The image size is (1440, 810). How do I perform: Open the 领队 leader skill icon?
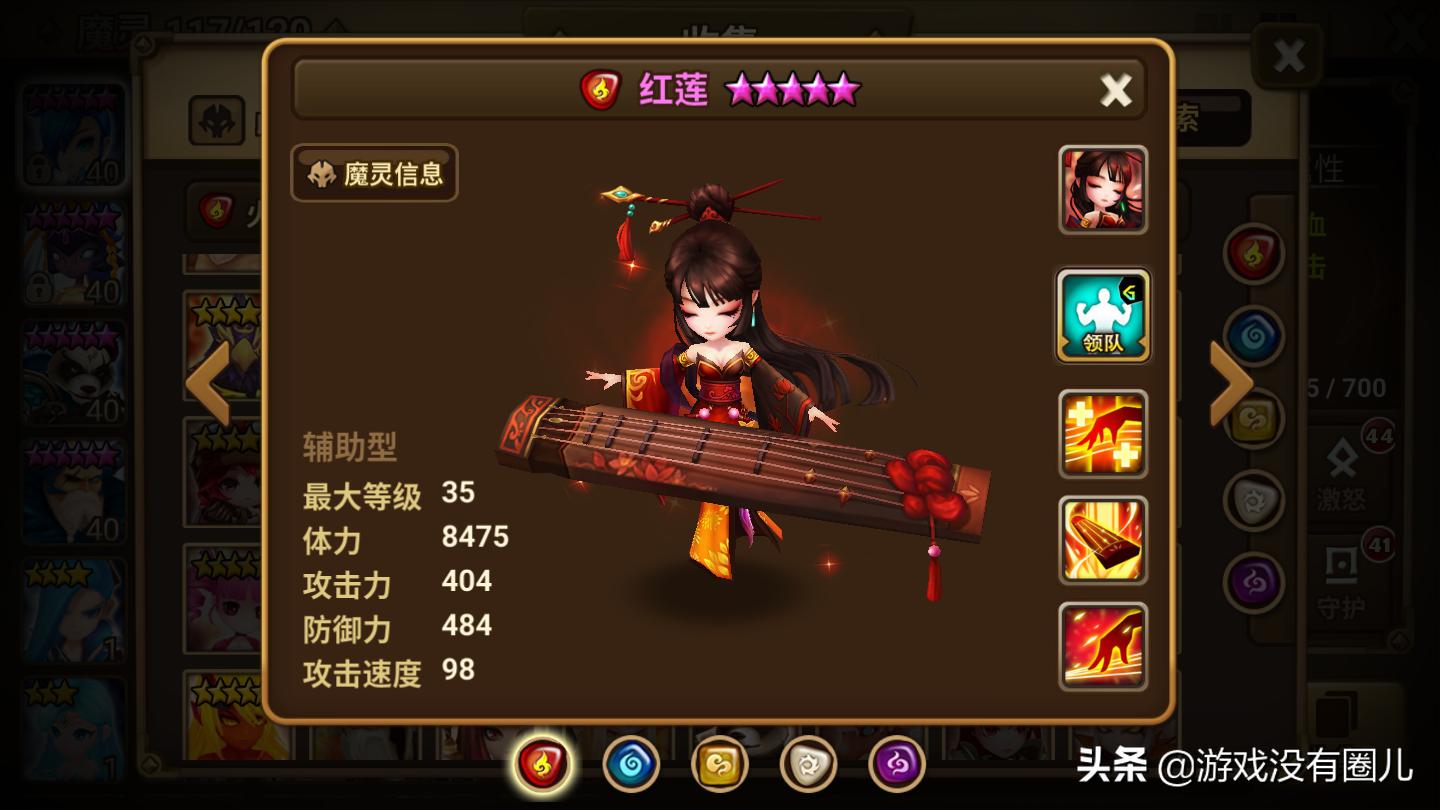click(x=1103, y=316)
